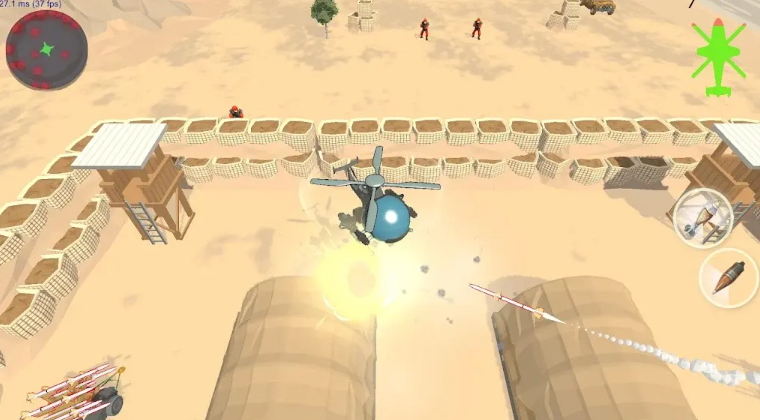Viewport: 760px width, 420px height.
Task: Fire the rocket missile weapon button
Action: [x=703, y=216]
